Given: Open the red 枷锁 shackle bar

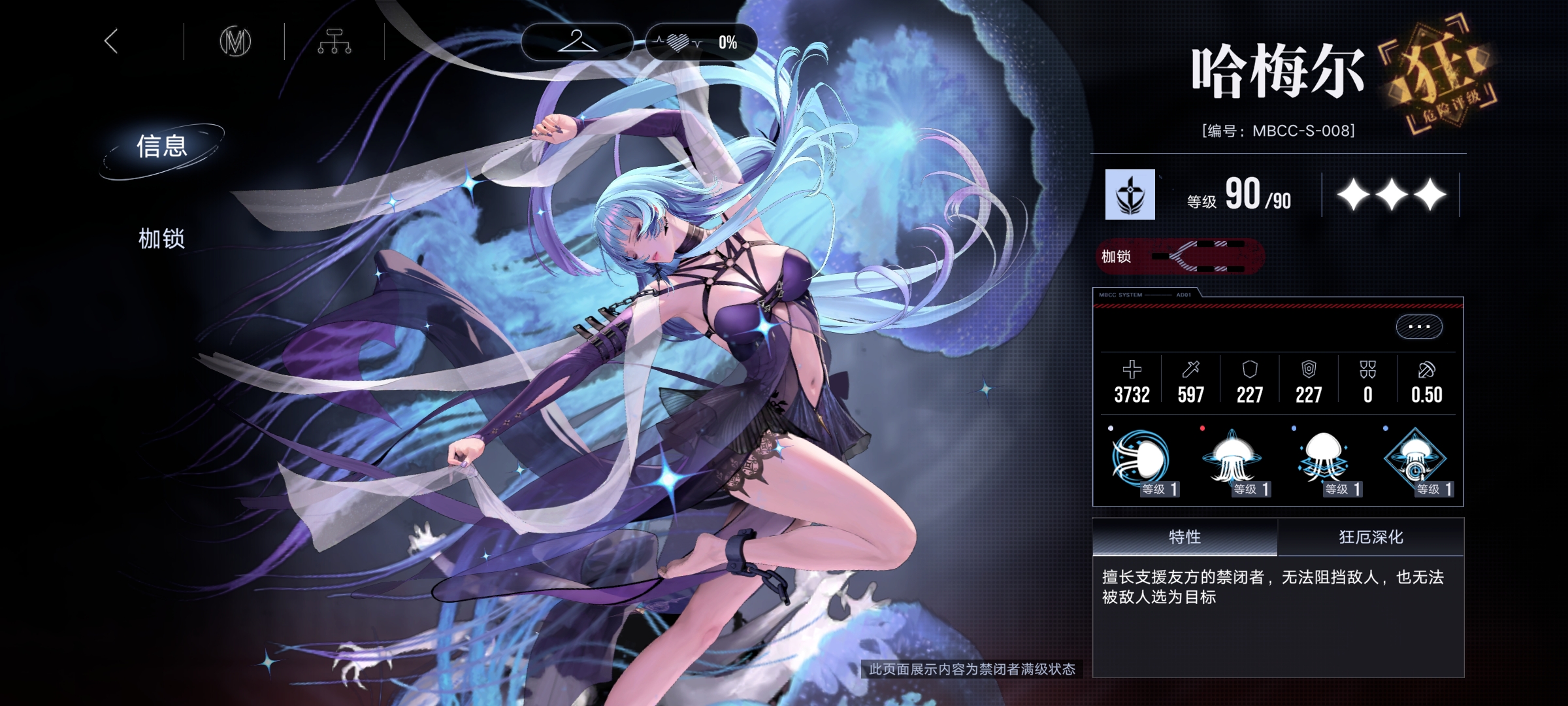Looking at the screenshot, I should click(1179, 256).
